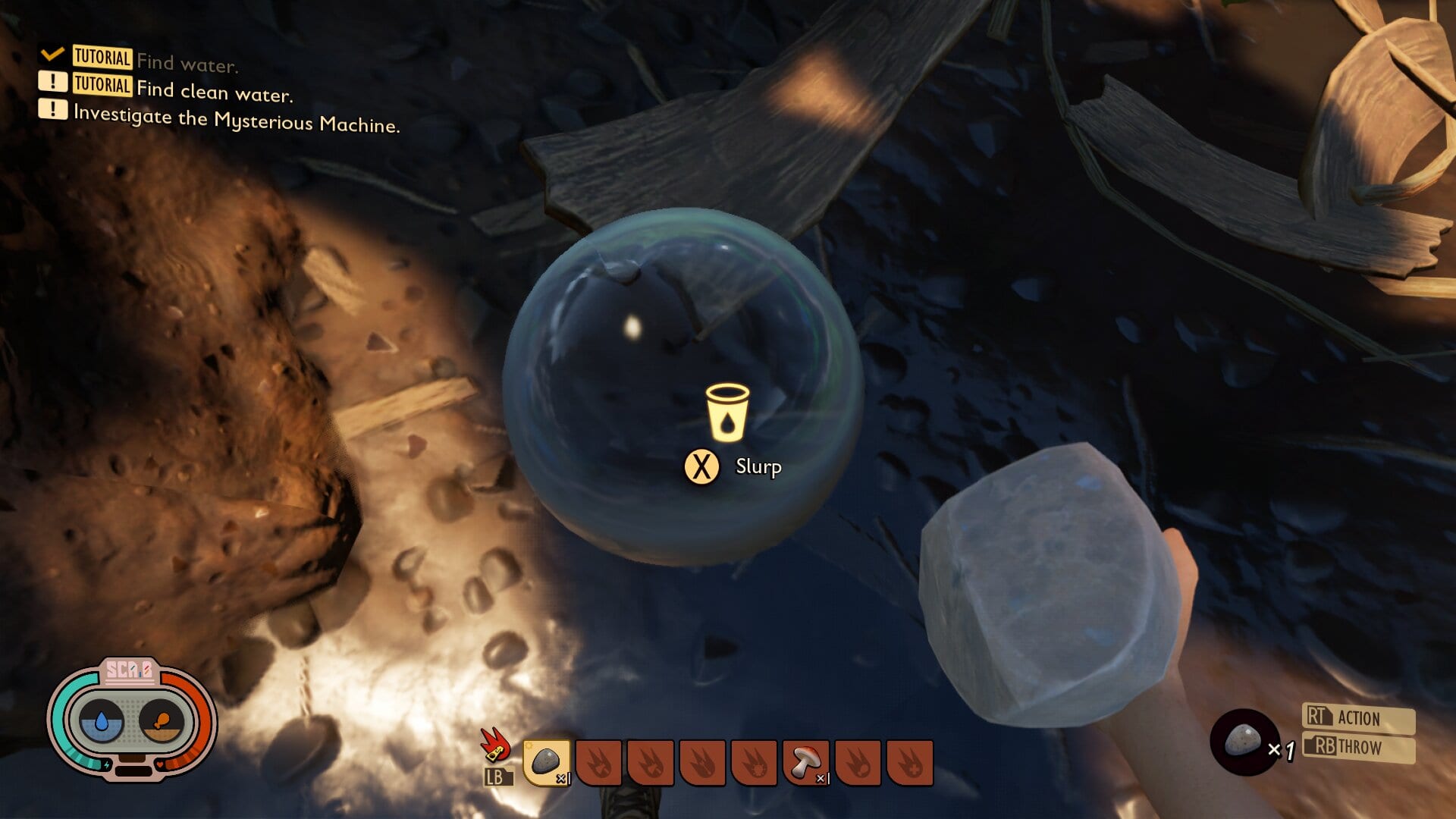Viewport: 1456px width, 819px height.
Task: Select the Find clean water tutorial objective
Action: tap(214, 91)
